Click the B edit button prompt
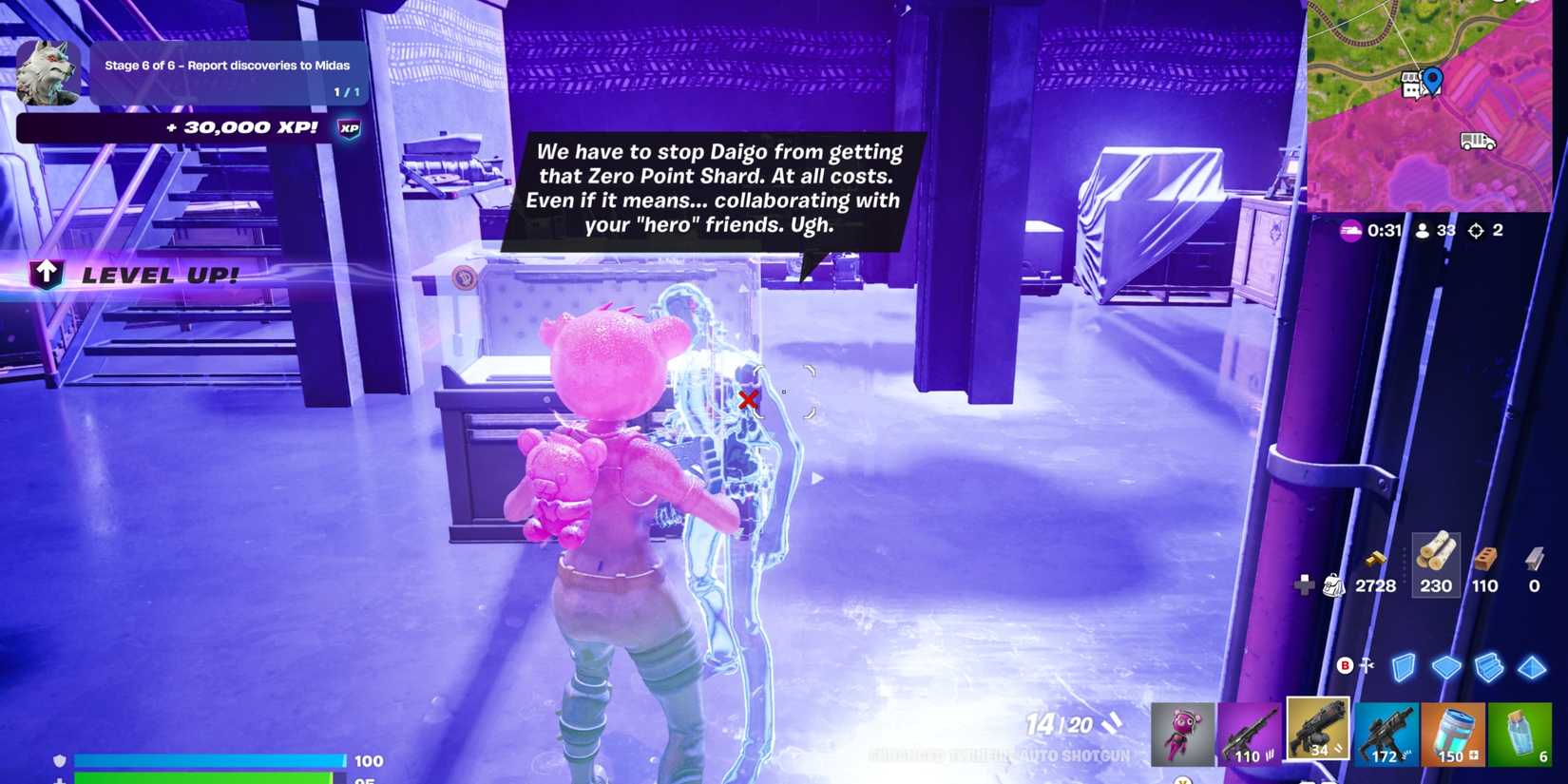 pyautogui.click(x=1346, y=666)
